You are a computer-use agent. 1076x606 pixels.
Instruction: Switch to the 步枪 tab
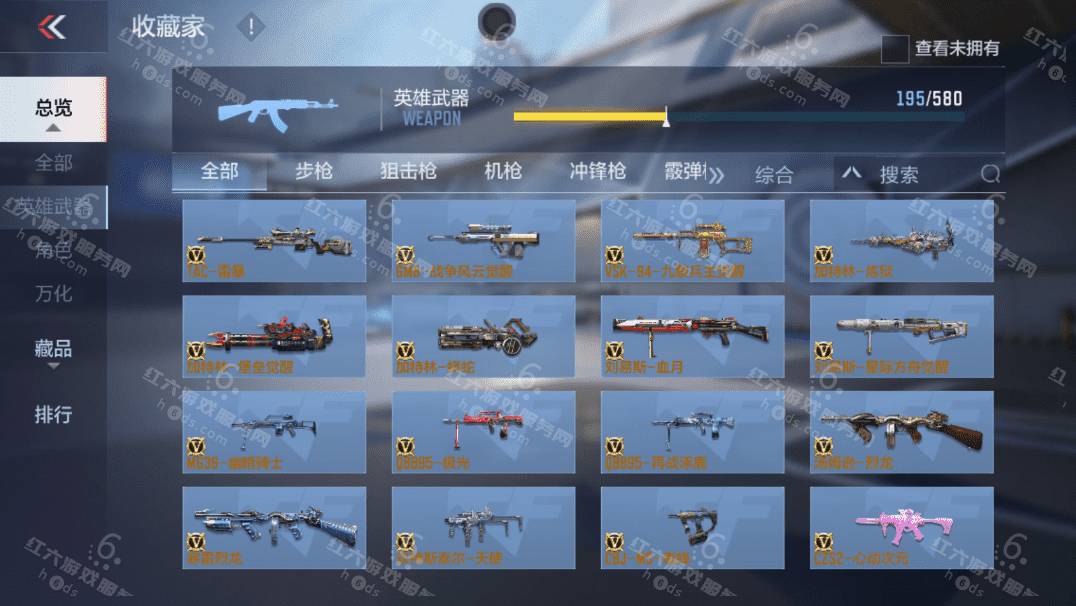(314, 171)
